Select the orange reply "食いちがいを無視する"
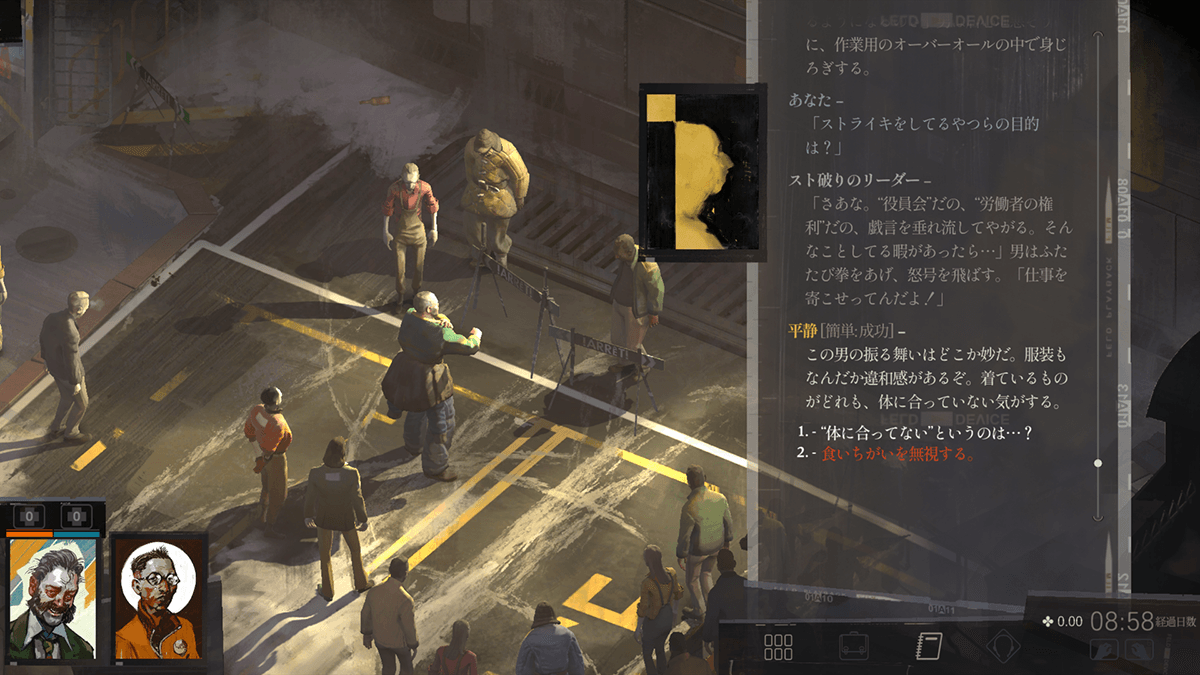Viewport: 1200px width, 675px height. click(x=897, y=454)
